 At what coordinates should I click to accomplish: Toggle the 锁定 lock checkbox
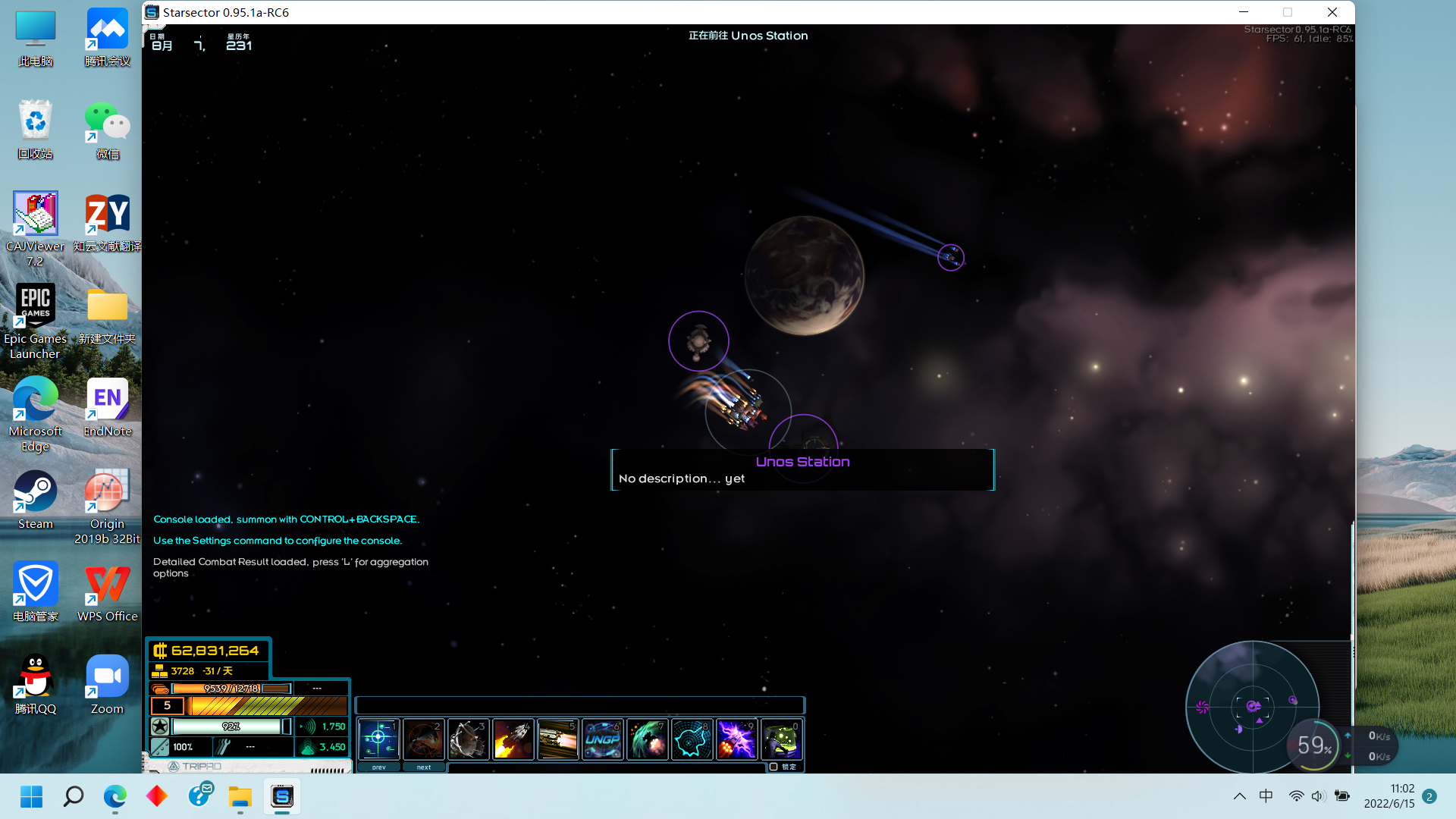tap(773, 767)
